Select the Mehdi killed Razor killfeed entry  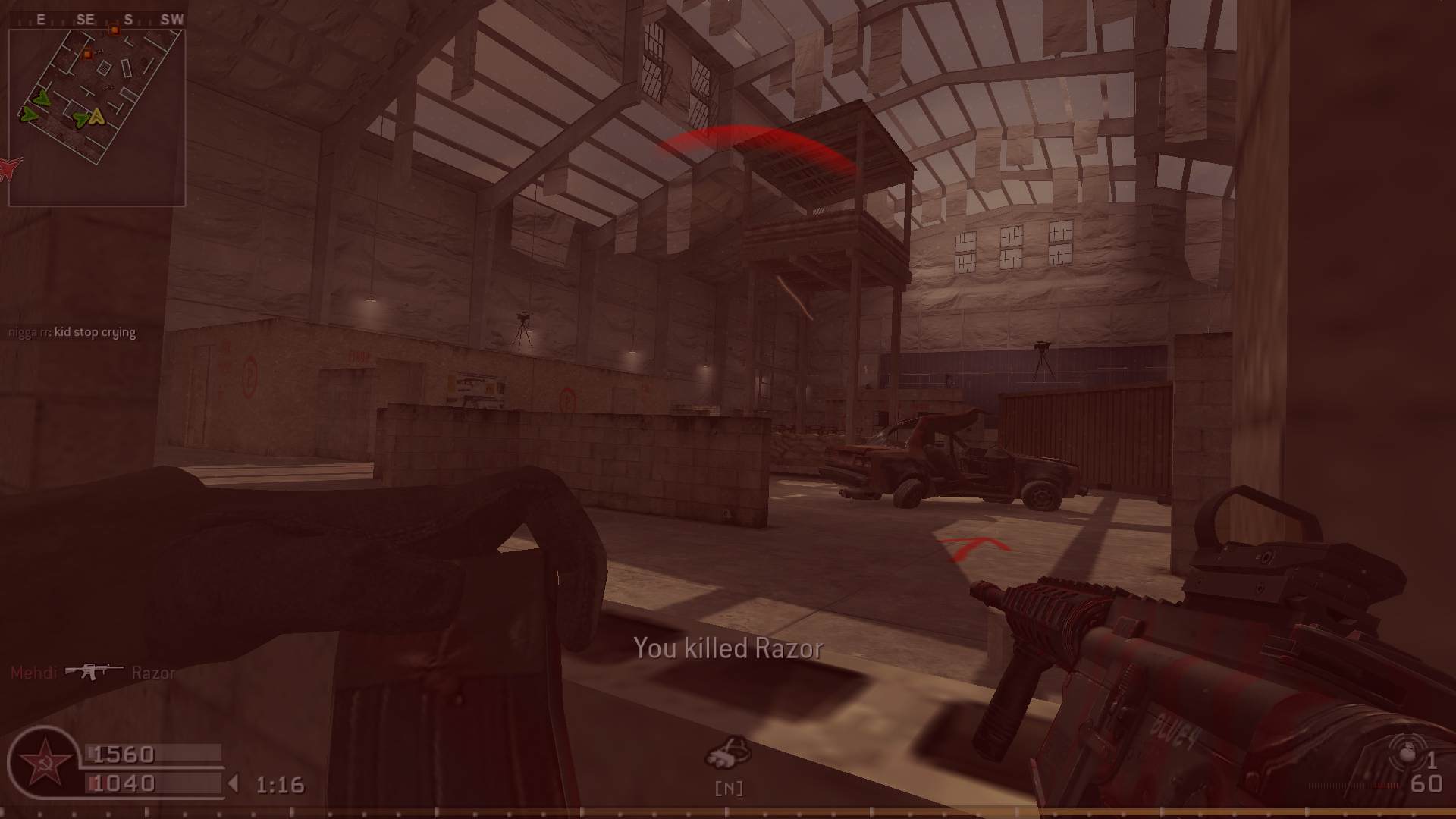[x=93, y=673]
